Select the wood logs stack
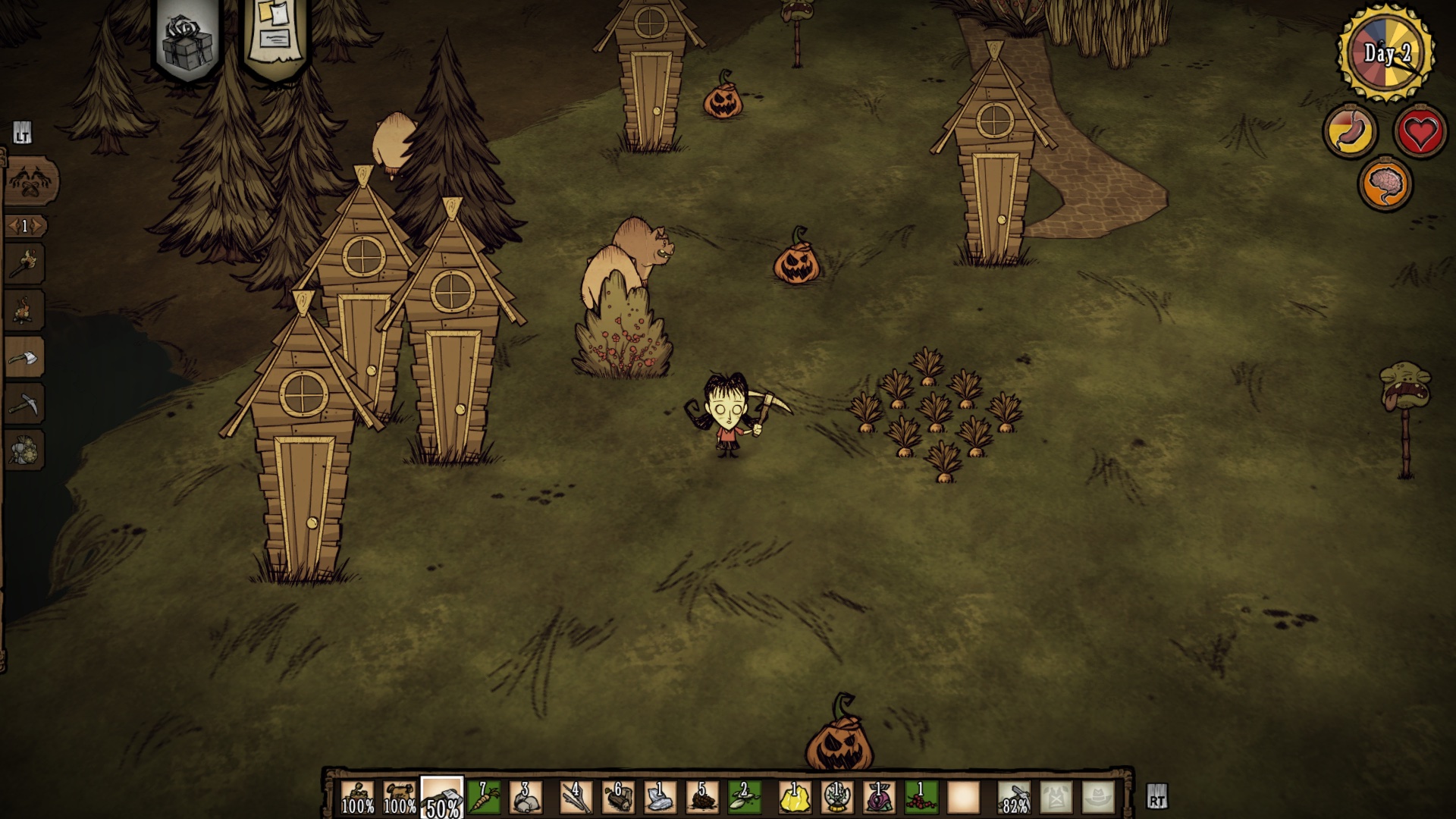This screenshot has height=819, width=1456. 618,798
